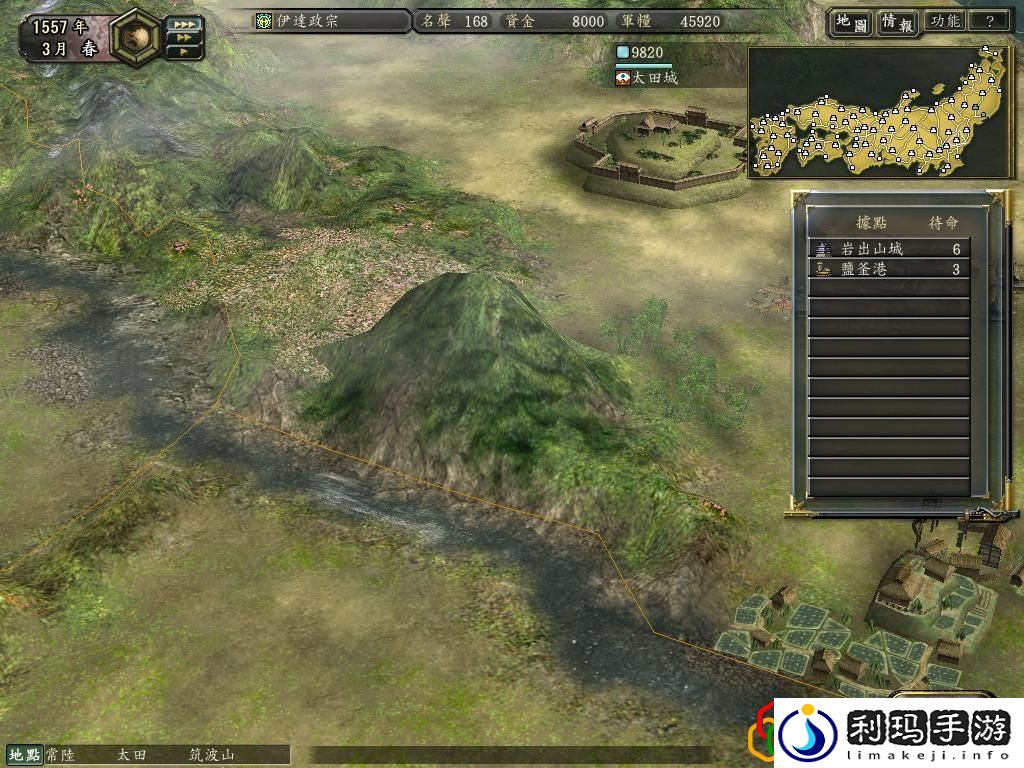Sort base list by 待命 column
This screenshot has height=768, width=1024.
942,223
